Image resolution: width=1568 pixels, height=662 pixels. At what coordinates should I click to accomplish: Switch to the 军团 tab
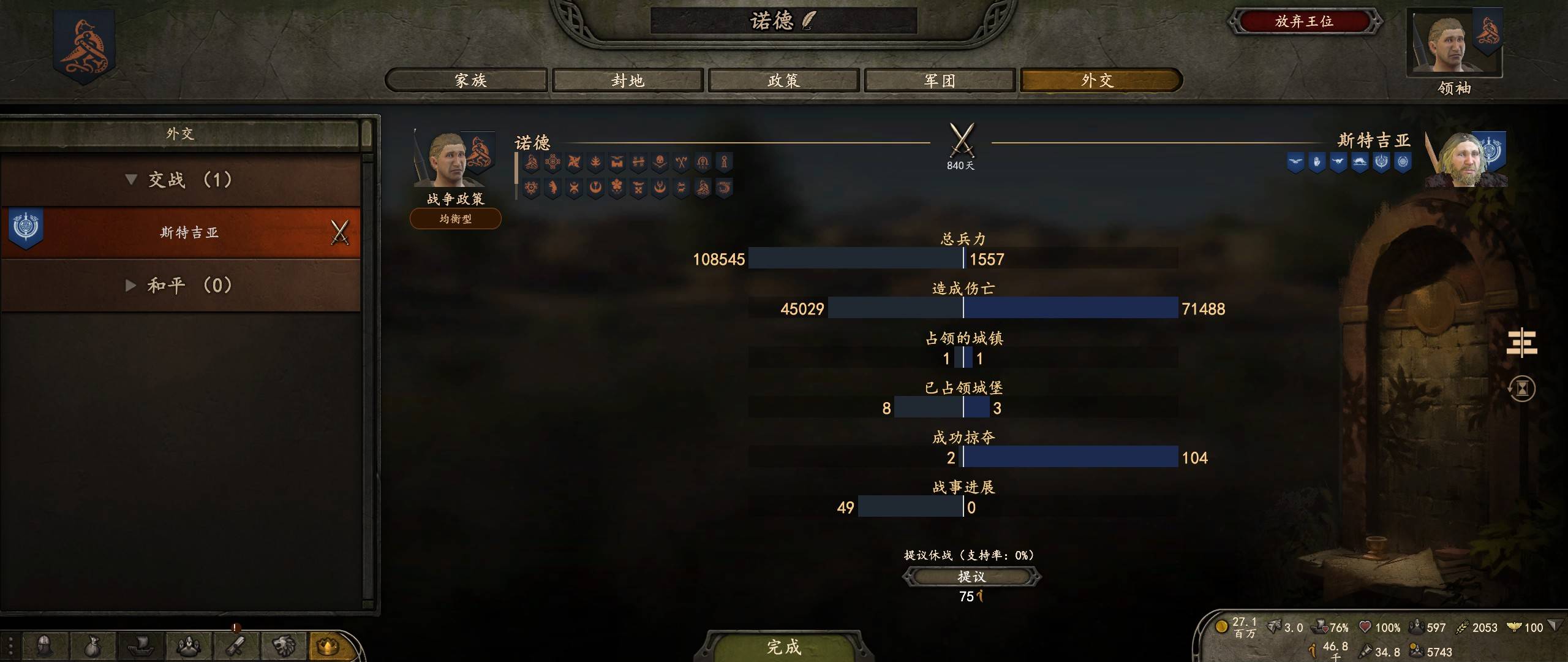click(x=938, y=80)
